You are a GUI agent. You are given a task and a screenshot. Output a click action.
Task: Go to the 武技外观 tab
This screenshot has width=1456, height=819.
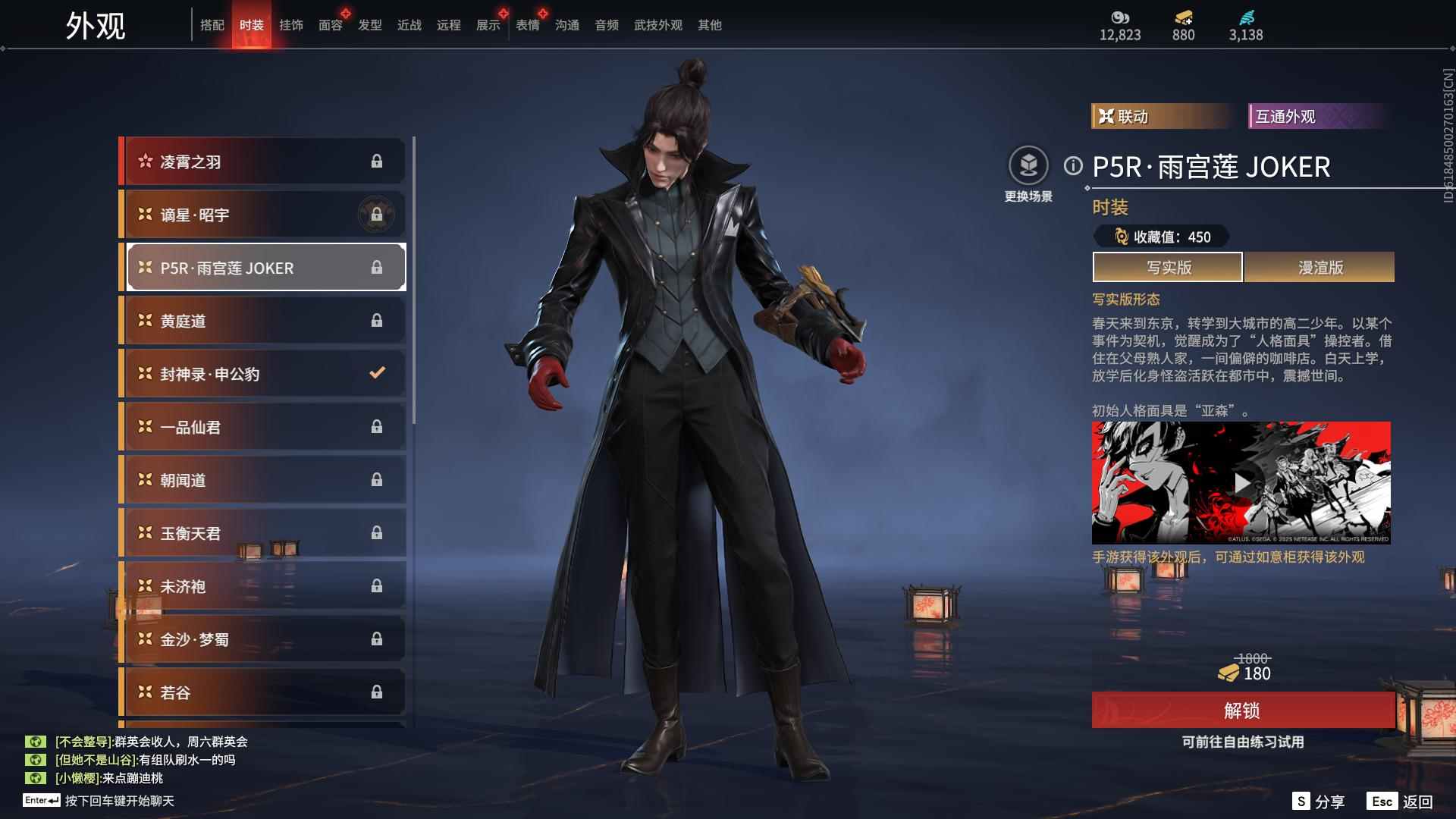(658, 25)
